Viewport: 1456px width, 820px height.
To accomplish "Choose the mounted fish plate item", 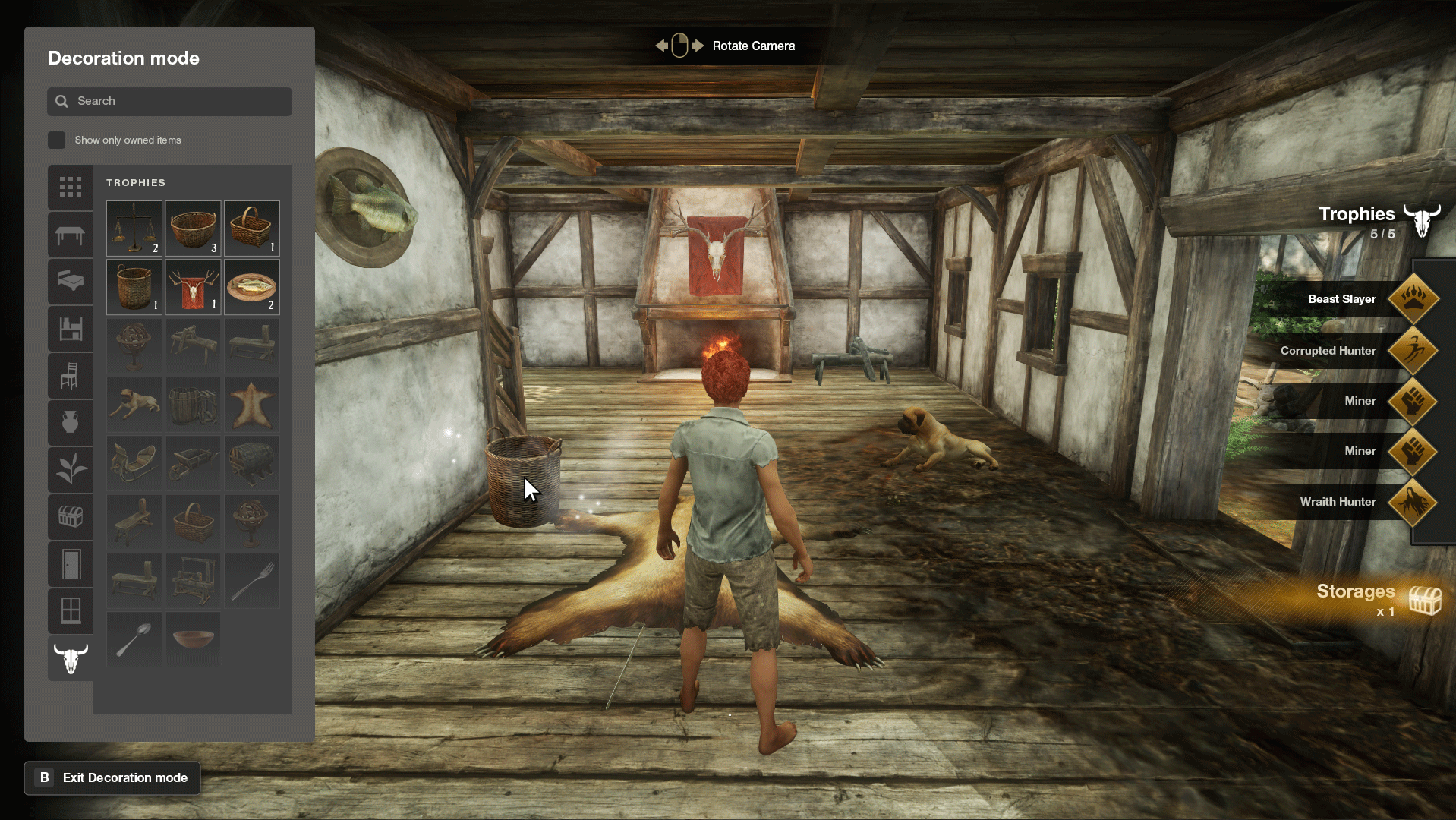I will pos(251,287).
